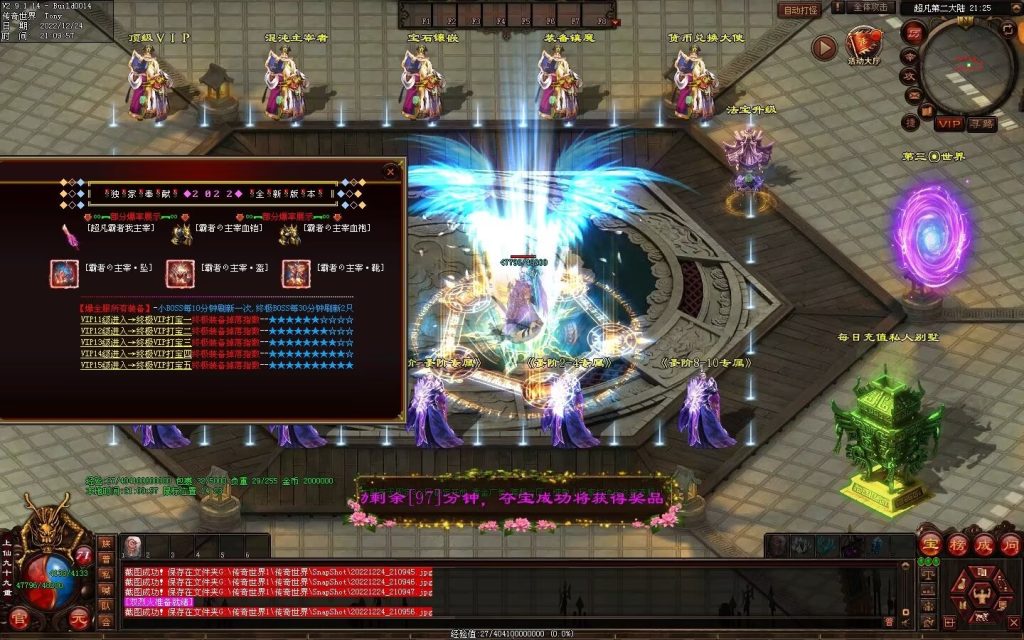Open the VIP button below the minimap
Viewport: 1024px width, 640px height.
(x=949, y=123)
